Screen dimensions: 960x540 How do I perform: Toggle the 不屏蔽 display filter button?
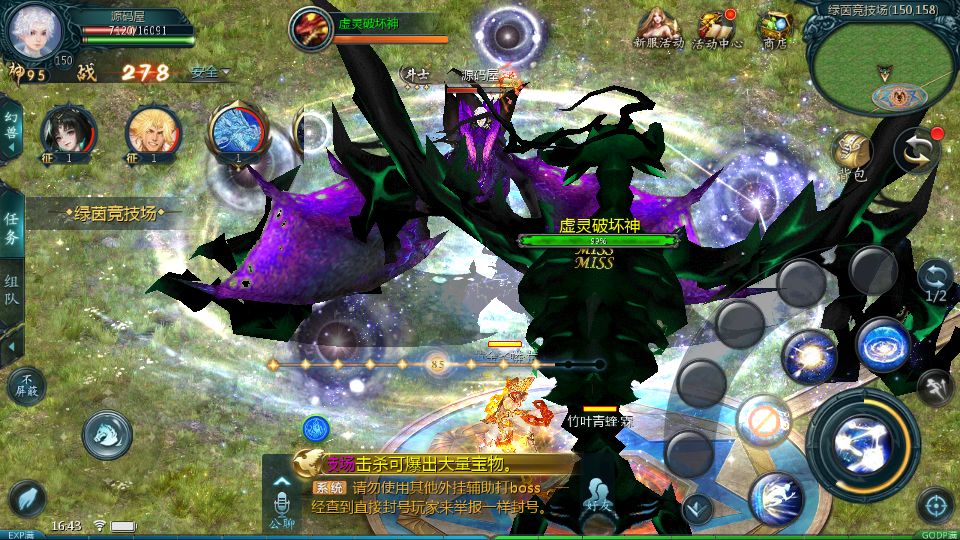click(26, 387)
